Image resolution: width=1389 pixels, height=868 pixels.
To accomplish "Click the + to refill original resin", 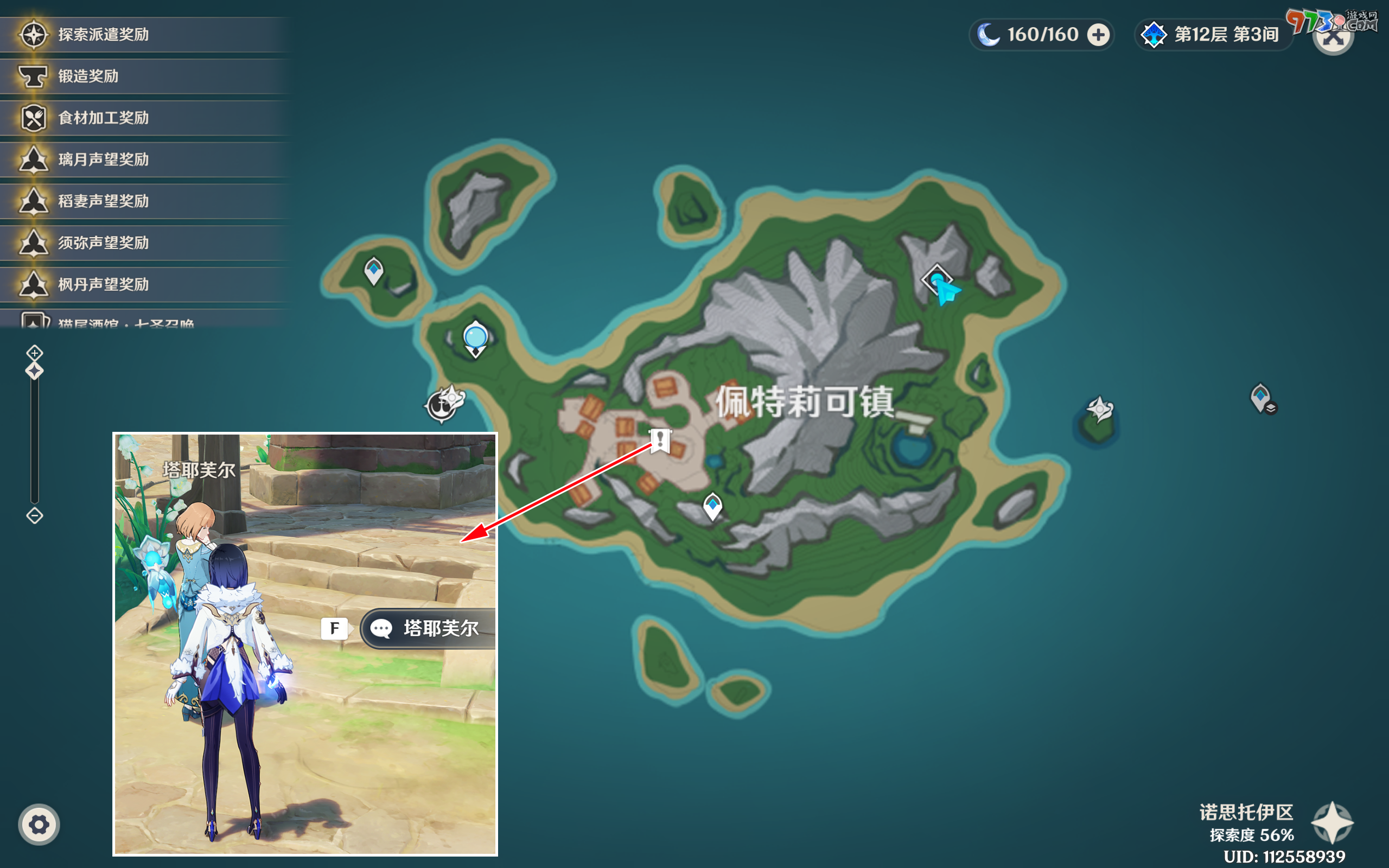I will (x=1098, y=34).
